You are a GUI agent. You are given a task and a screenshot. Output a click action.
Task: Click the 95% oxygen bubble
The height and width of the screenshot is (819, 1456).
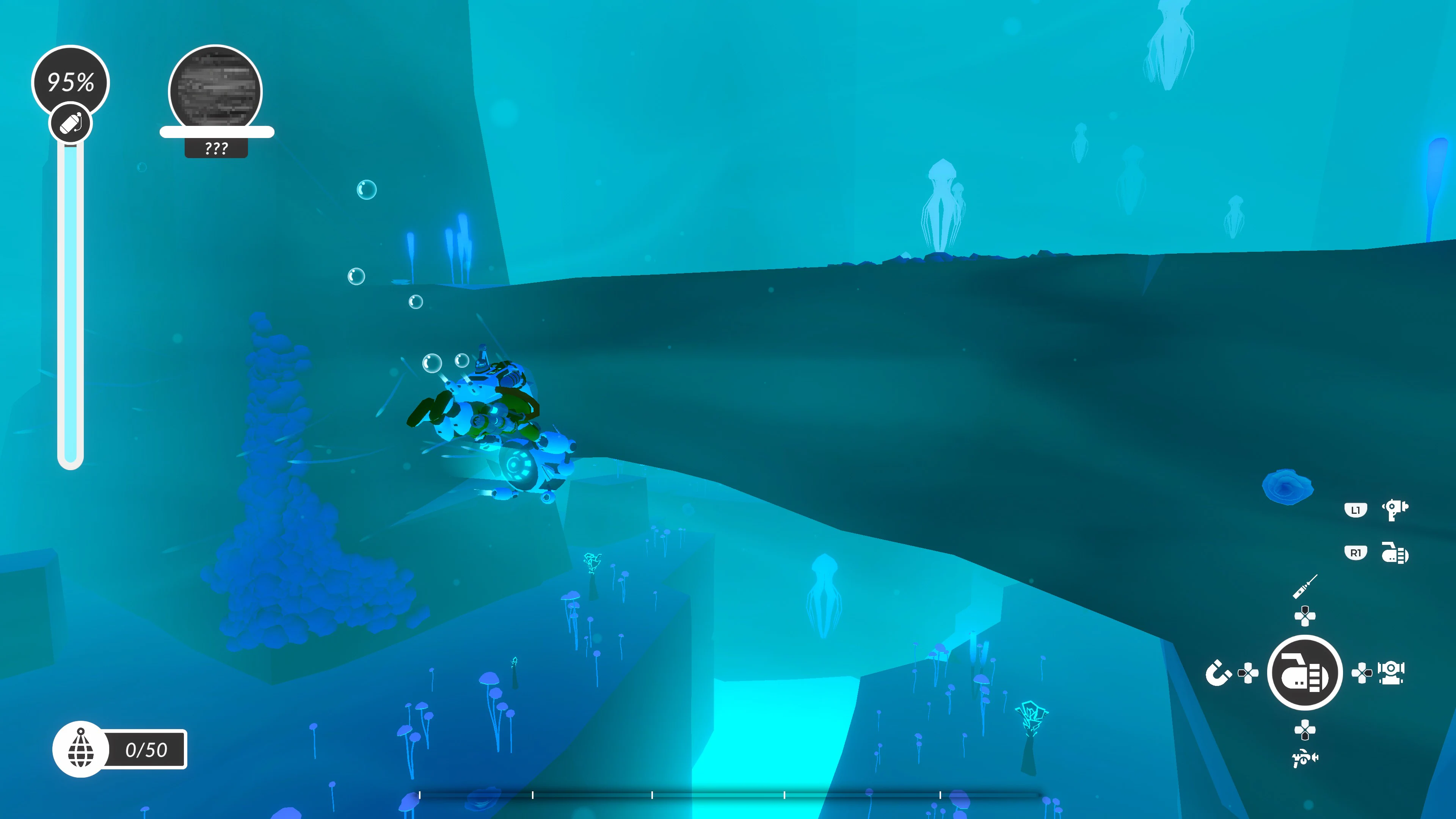pyautogui.click(x=72, y=81)
